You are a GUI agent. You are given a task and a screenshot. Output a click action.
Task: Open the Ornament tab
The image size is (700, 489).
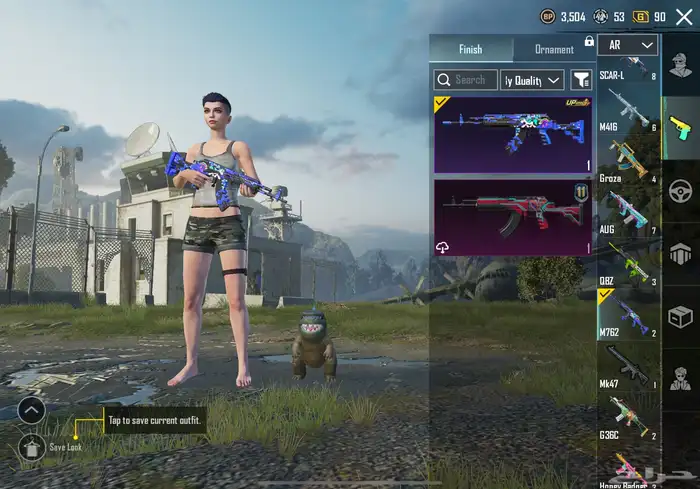(554, 49)
